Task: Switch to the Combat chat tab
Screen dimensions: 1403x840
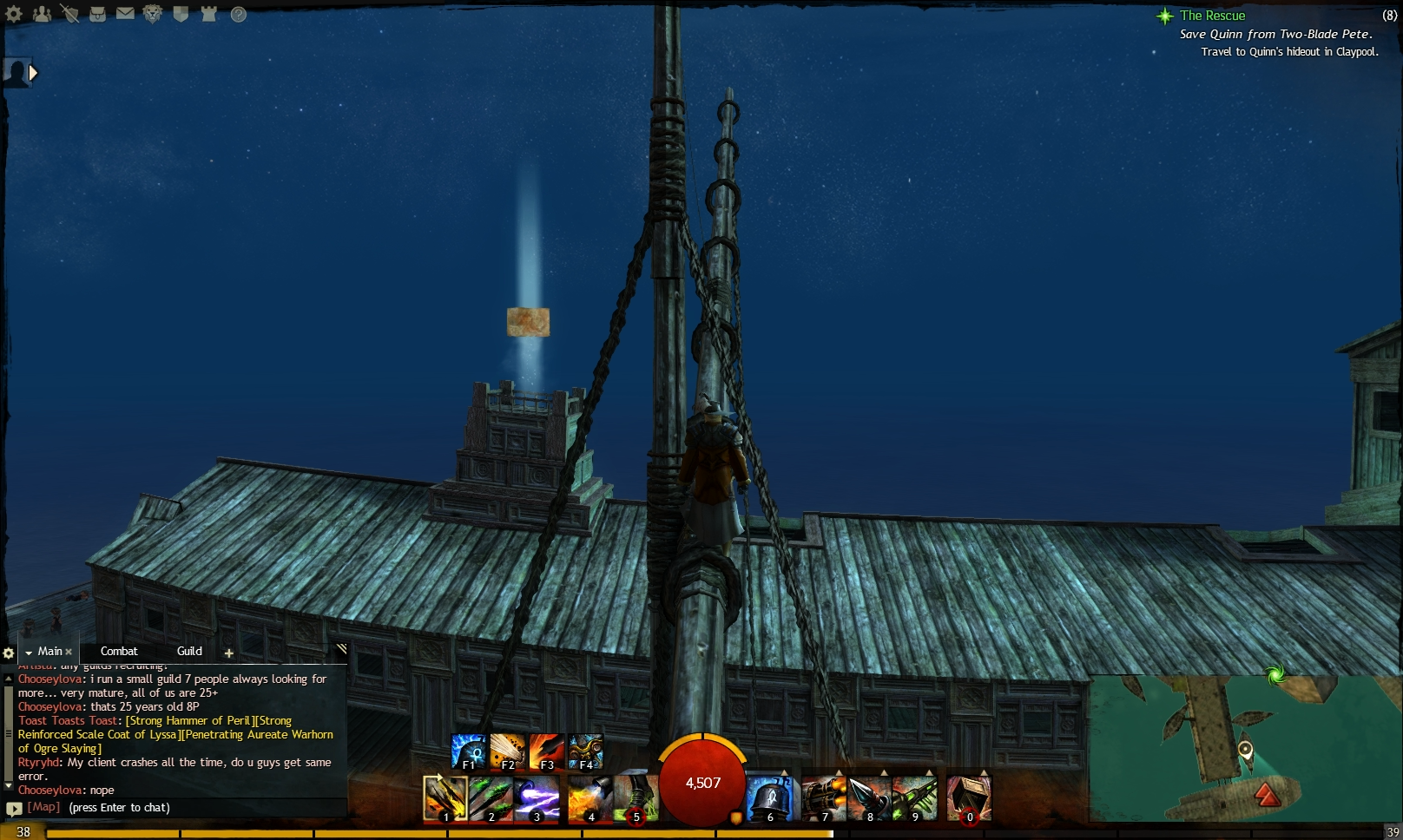Action: 119,652
